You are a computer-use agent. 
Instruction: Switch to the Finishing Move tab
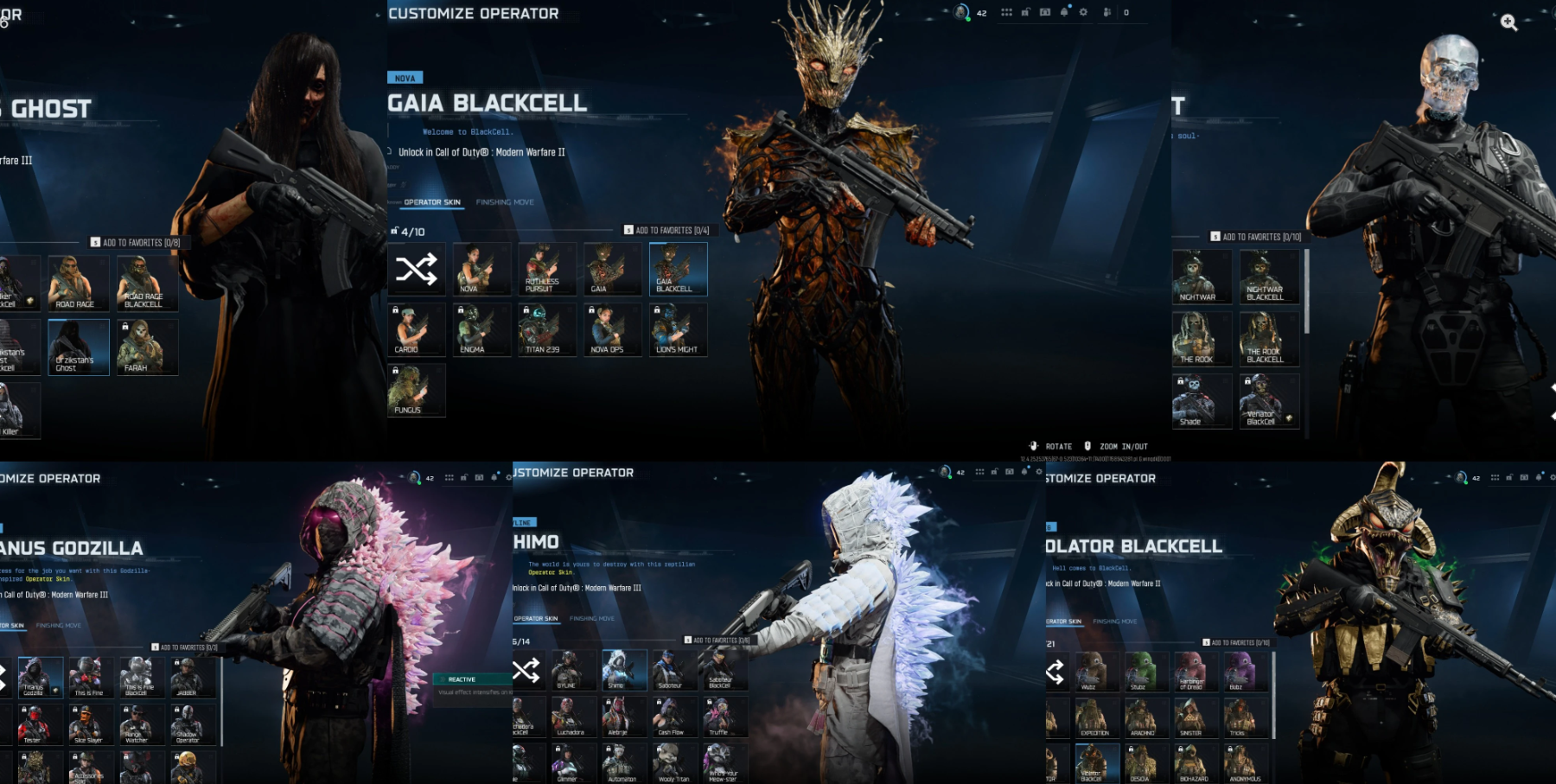point(506,201)
